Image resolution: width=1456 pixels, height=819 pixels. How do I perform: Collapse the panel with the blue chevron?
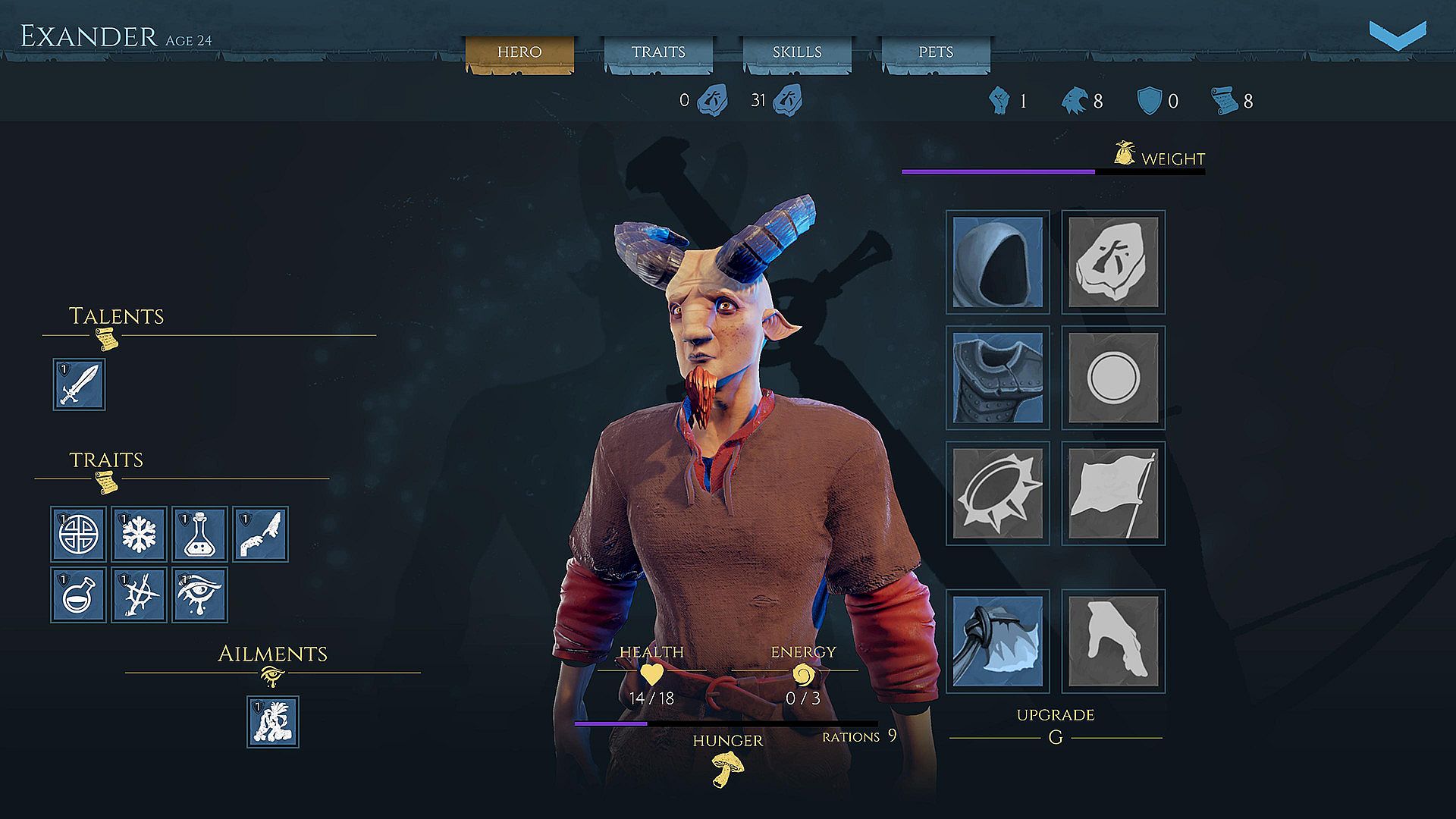(1397, 36)
